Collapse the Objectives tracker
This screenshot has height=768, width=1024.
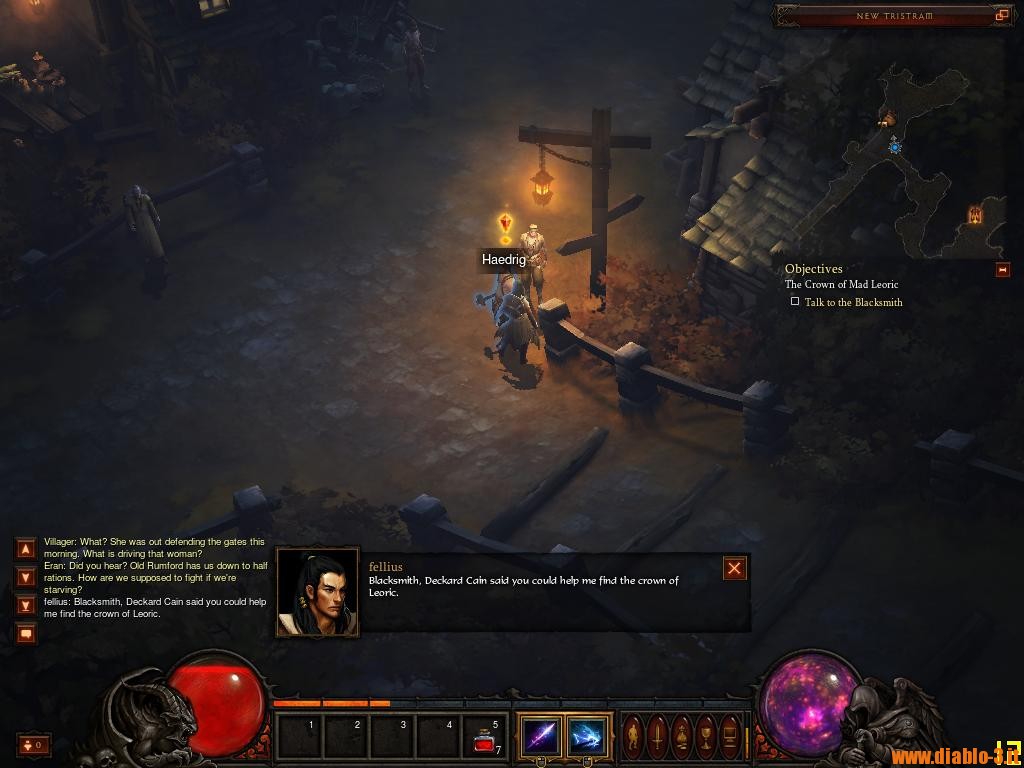click(x=1002, y=270)
